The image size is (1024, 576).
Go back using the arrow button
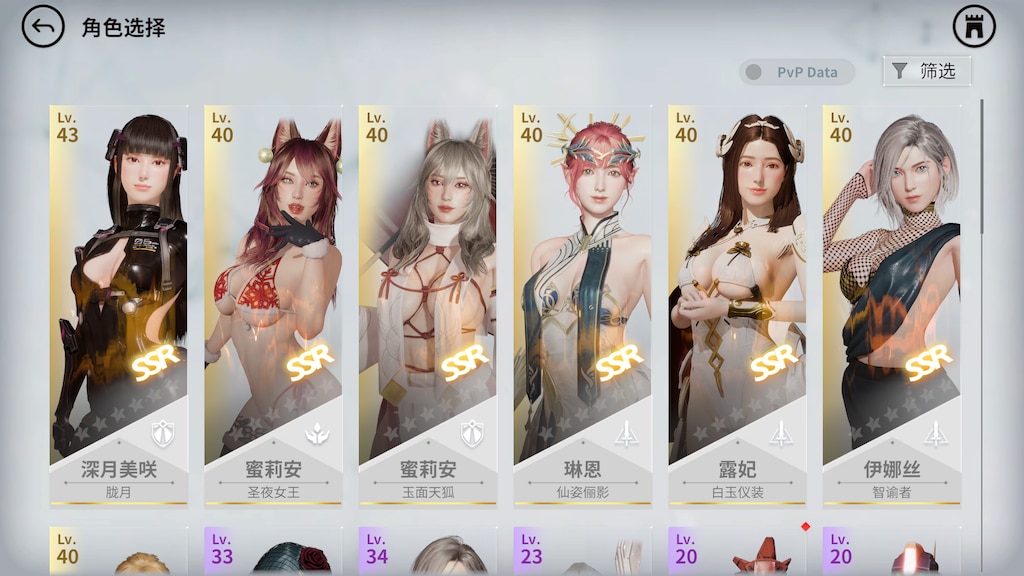(x=42, y=27)
